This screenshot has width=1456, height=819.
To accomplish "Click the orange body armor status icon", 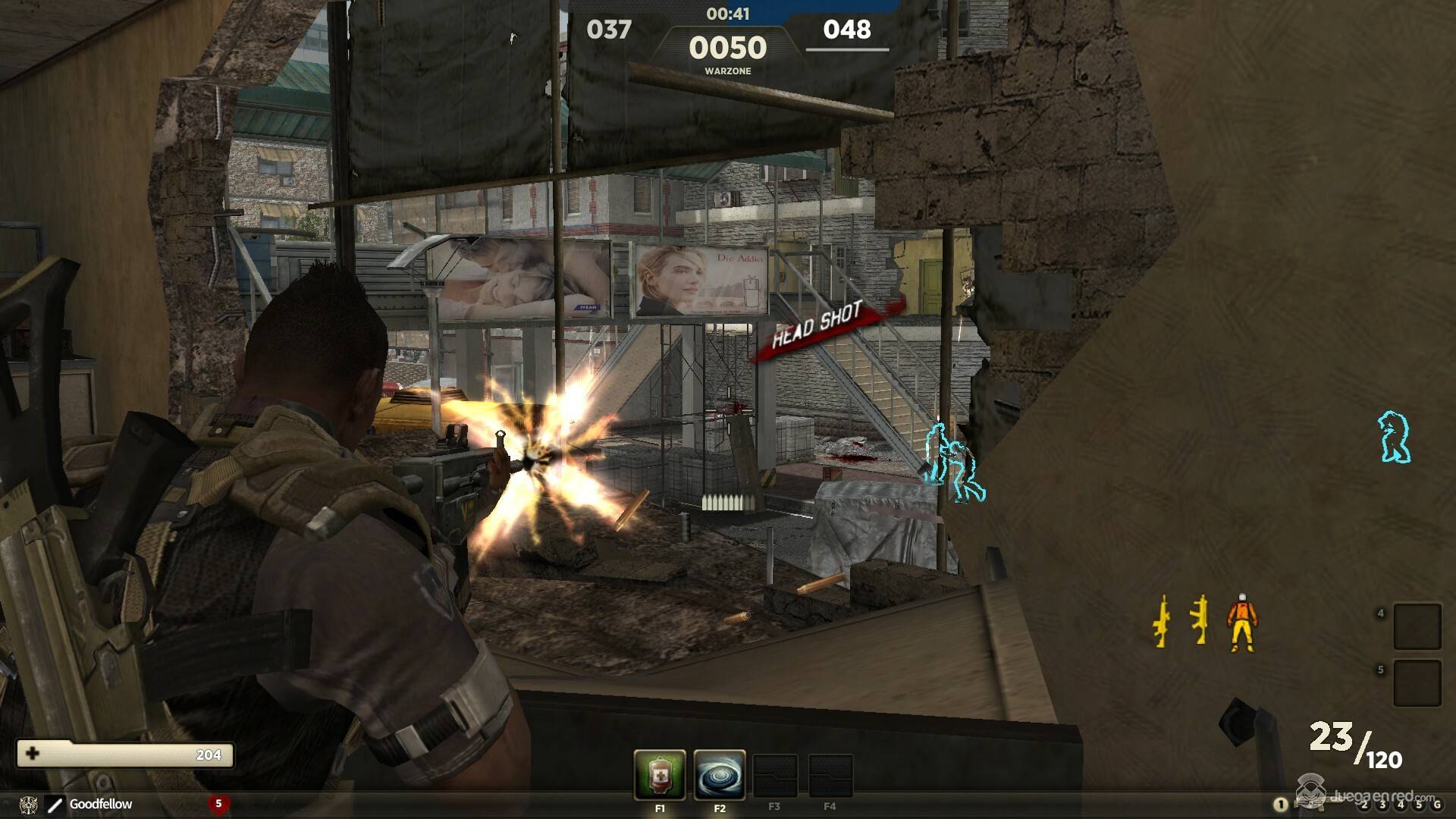I will [1241, 623].
